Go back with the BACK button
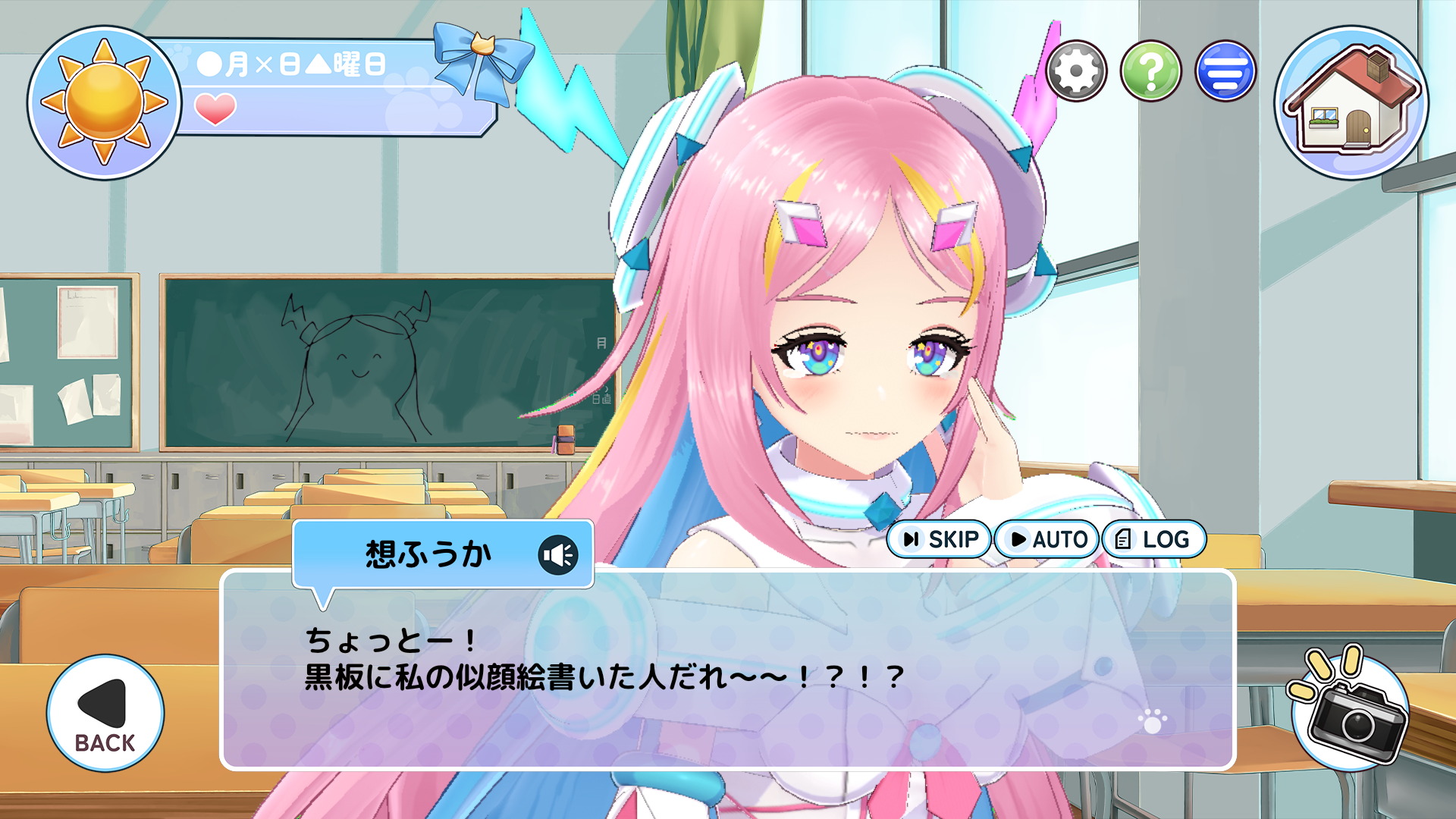Image resolution: width=1456 pixels, height=819 pixels. pyautogui.click(x=105, y=714)
